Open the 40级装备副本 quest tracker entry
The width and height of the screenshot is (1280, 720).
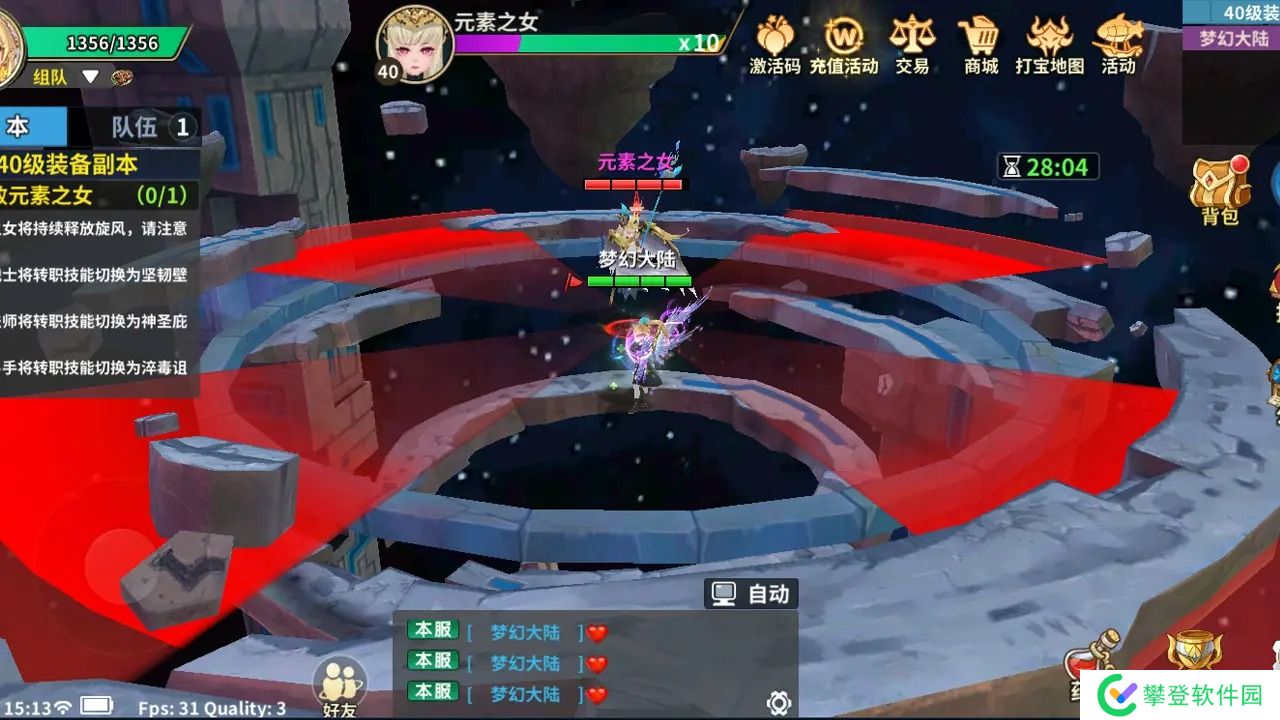pos(70,165)
